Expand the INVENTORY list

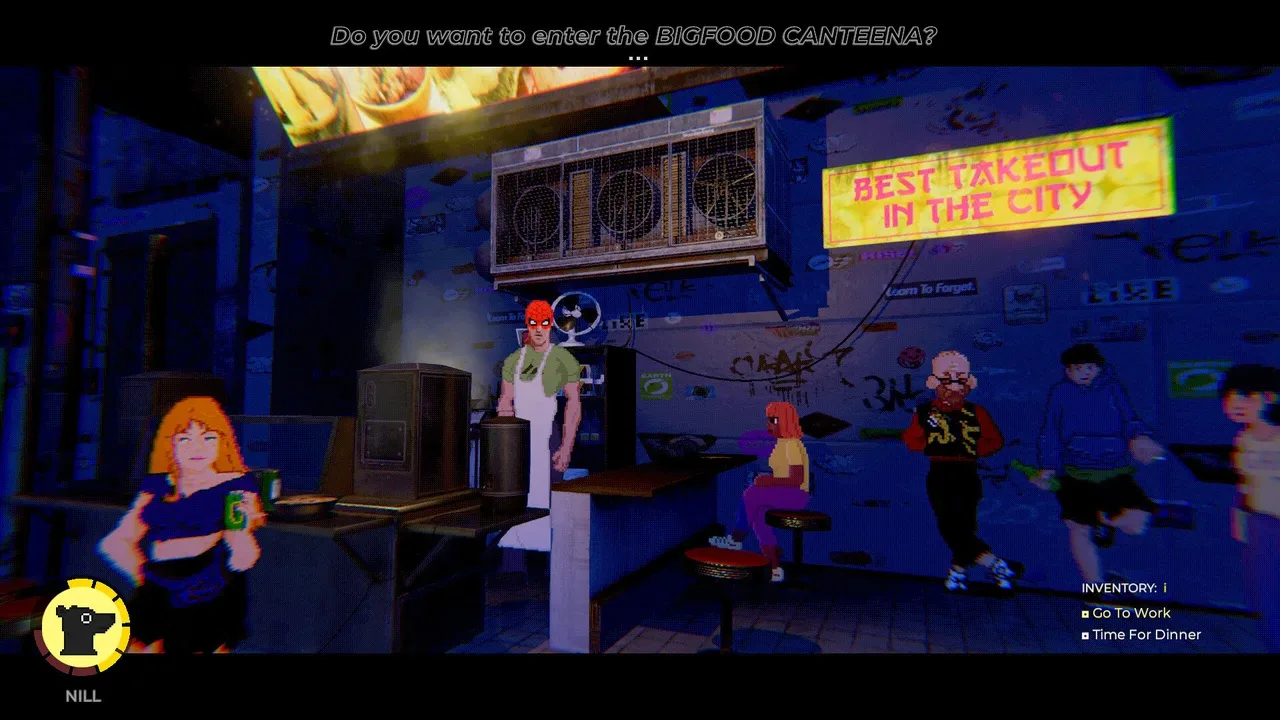[x=1122, y=588]
